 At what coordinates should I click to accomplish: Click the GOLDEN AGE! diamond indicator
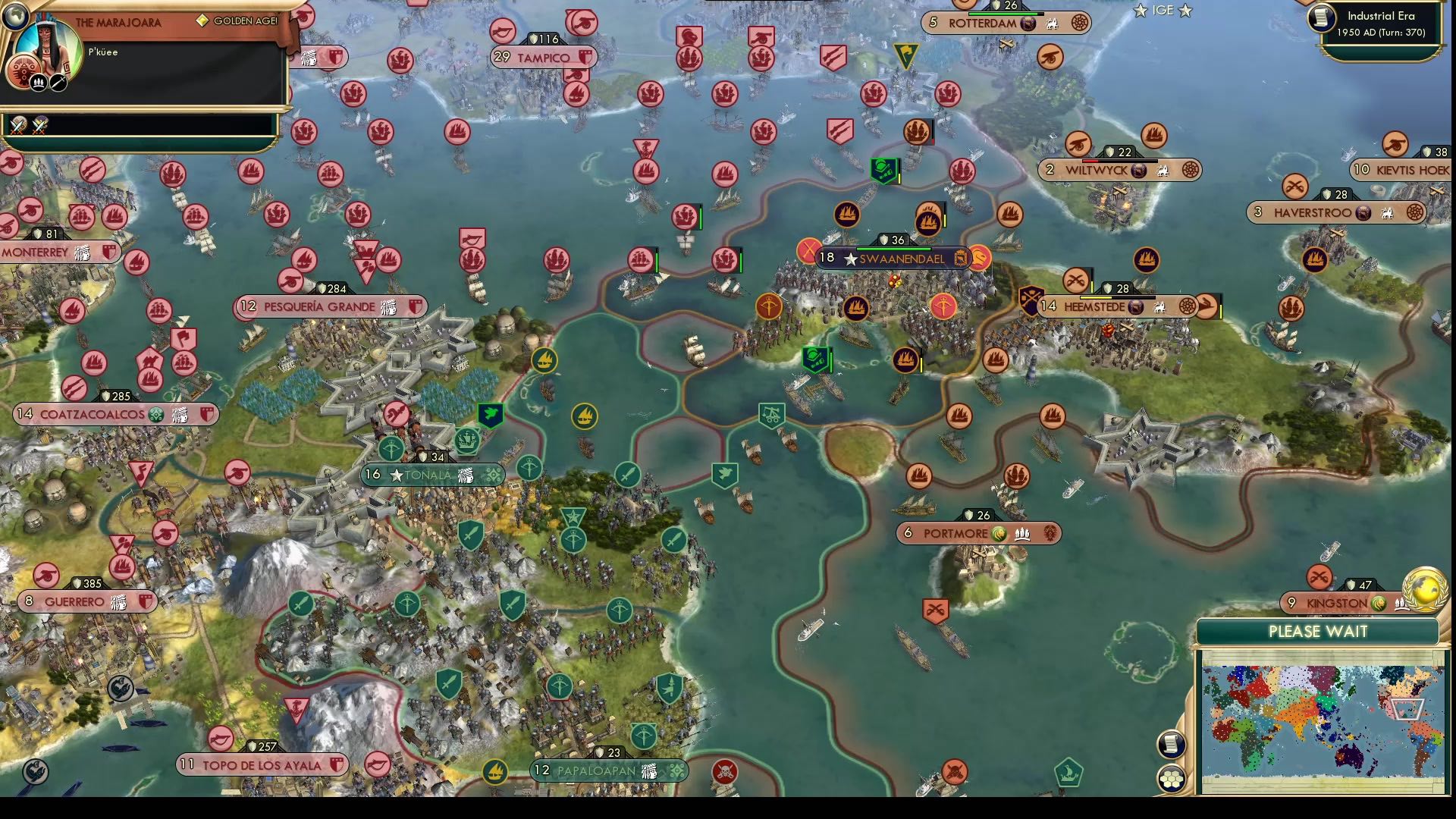click(202, 20)
